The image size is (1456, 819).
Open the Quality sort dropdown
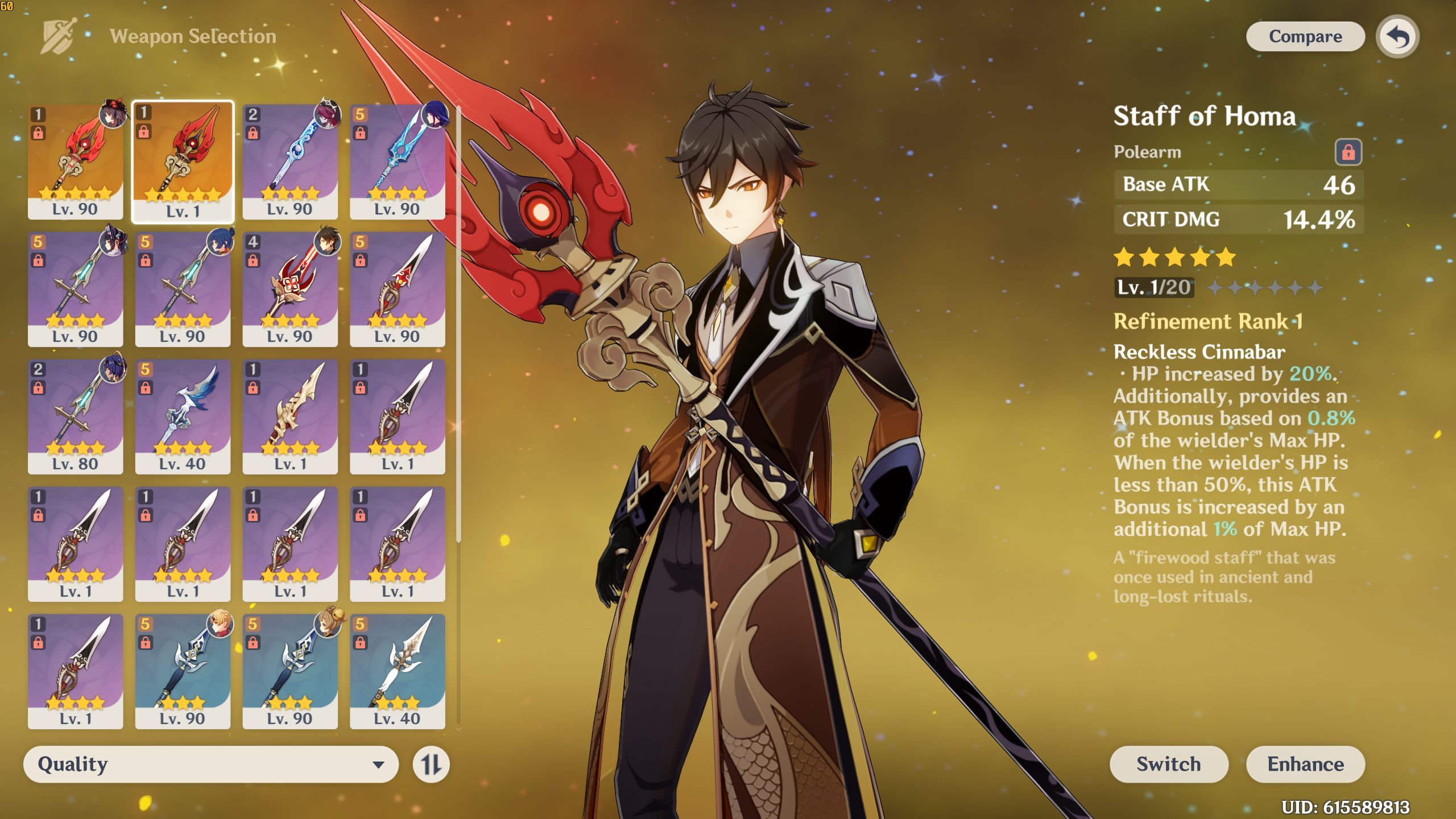210,764
